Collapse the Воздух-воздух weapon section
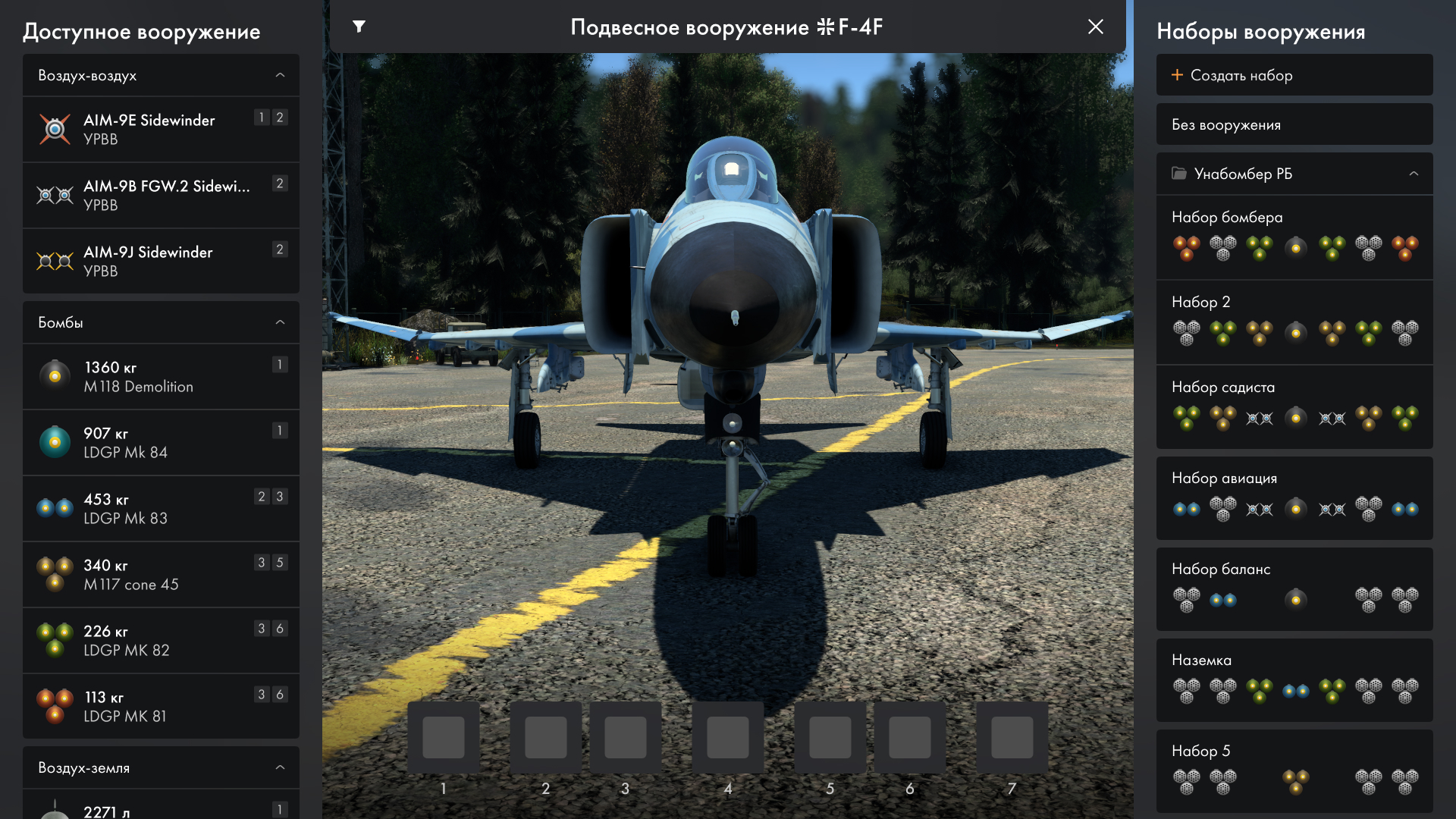1456x819 pixels. [x=280, y=75]
